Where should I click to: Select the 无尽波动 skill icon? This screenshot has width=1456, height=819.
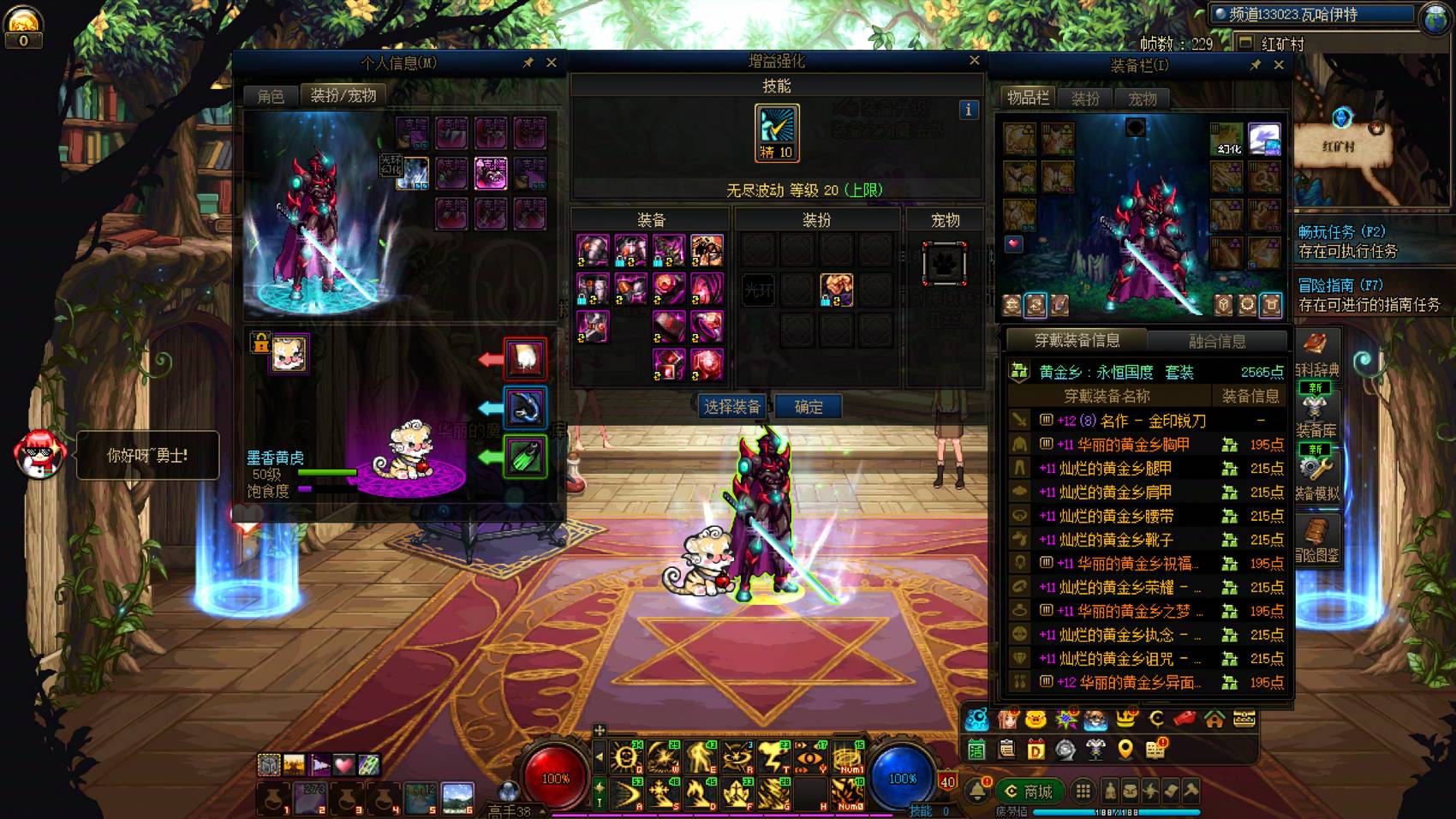[x=777, y=132]
